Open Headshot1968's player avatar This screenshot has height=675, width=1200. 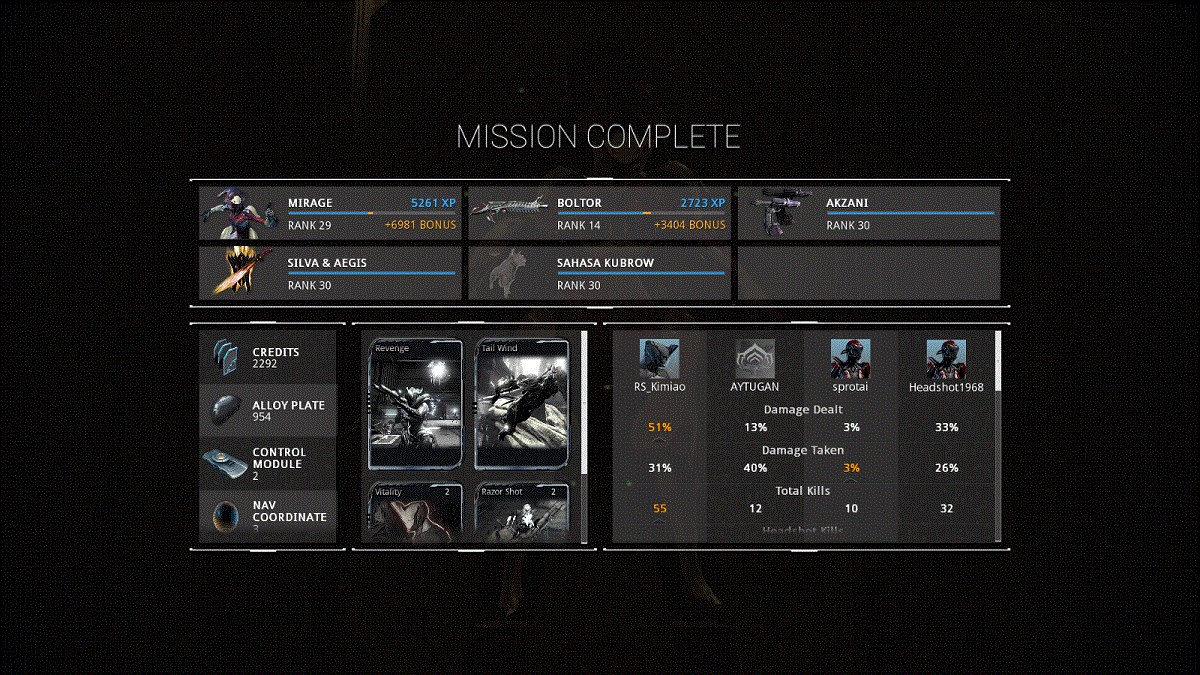(945, 359)
